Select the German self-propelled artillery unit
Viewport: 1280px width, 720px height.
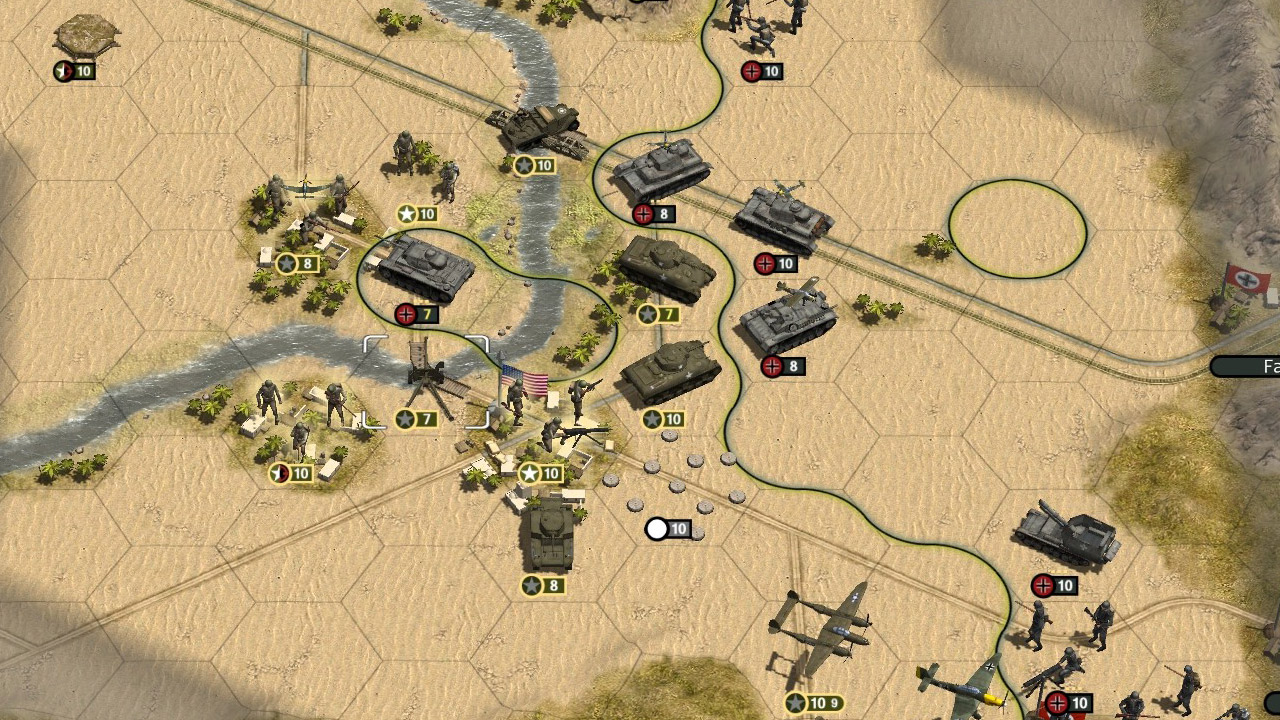tap(1066, 537)
